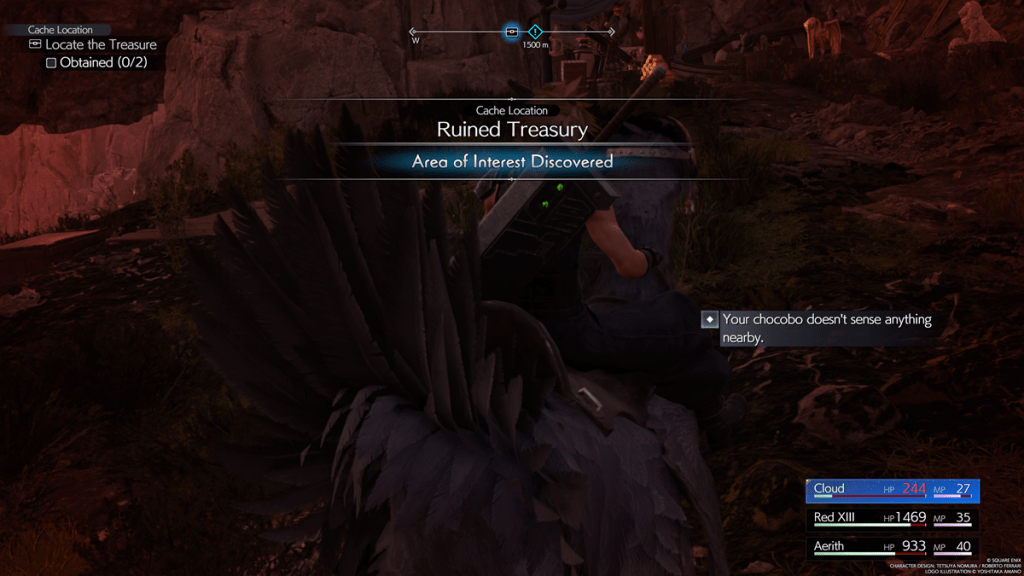The image size is (1024, 576).
Task: Select the blue diamond quest marker on compass
Action: (x=535, y=32)
